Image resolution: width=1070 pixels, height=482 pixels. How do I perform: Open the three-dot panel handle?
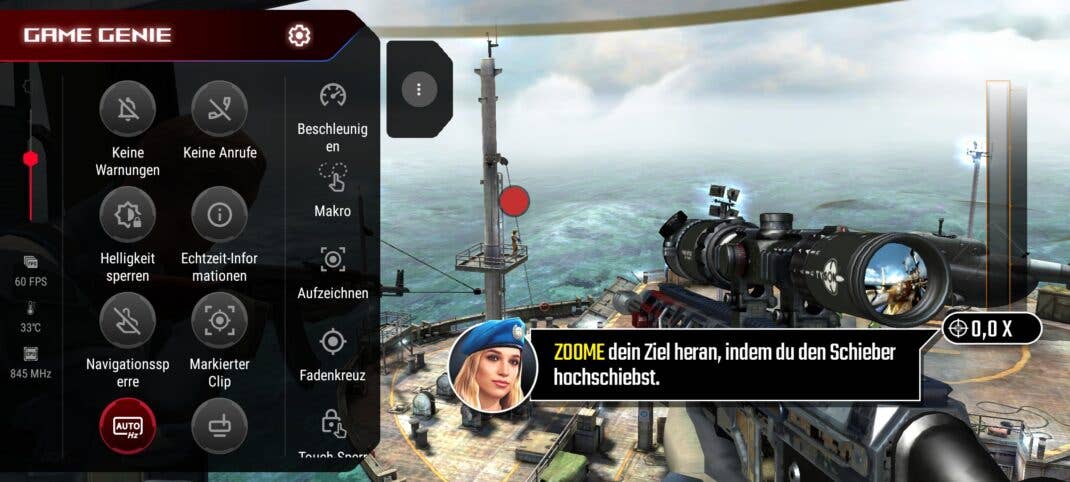click(419, 90)
